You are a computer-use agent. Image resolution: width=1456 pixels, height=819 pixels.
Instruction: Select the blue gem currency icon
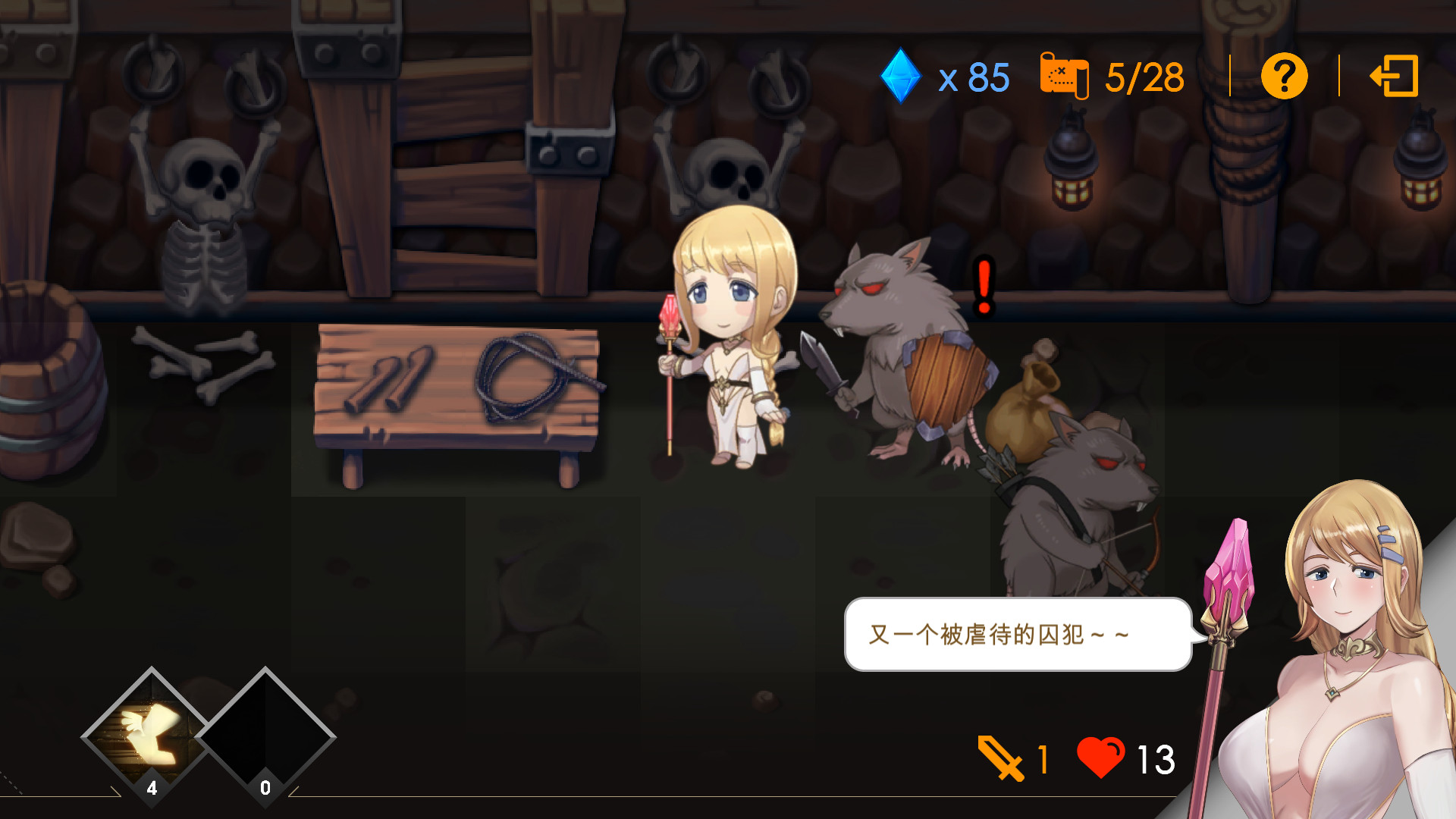[901, 76]
